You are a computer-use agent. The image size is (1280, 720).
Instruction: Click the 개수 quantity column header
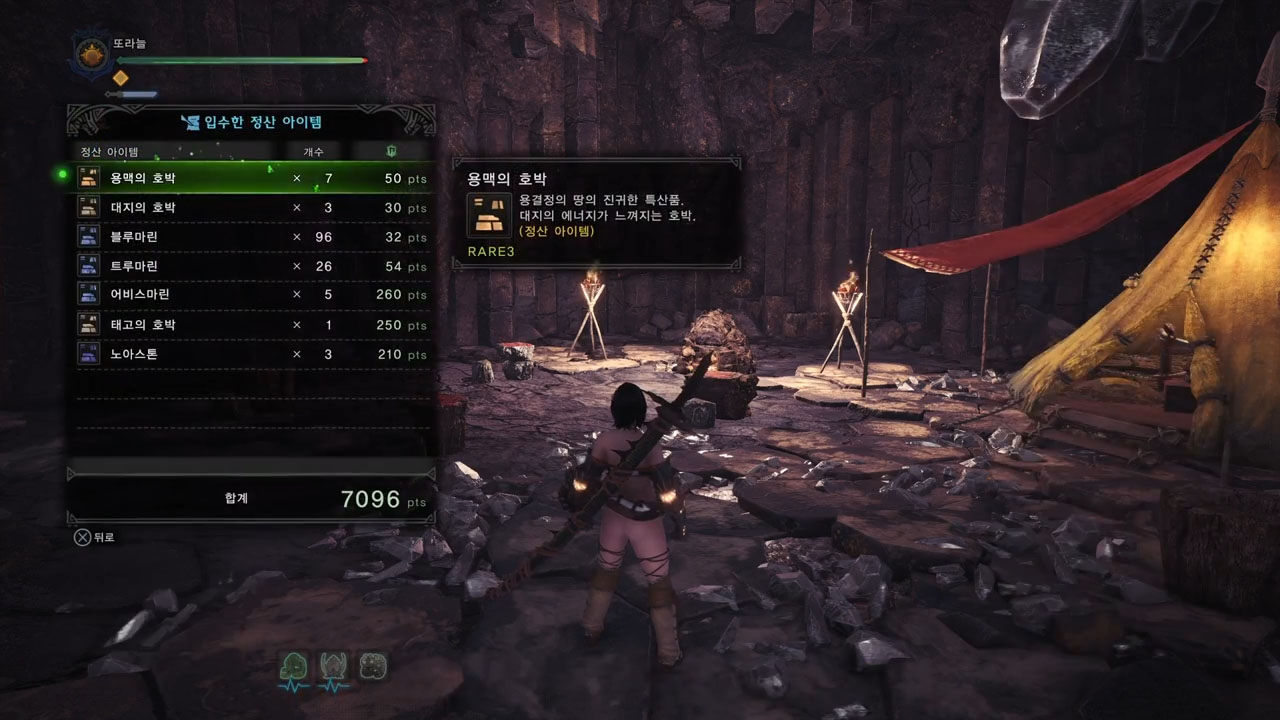click(x=313, y=152)
